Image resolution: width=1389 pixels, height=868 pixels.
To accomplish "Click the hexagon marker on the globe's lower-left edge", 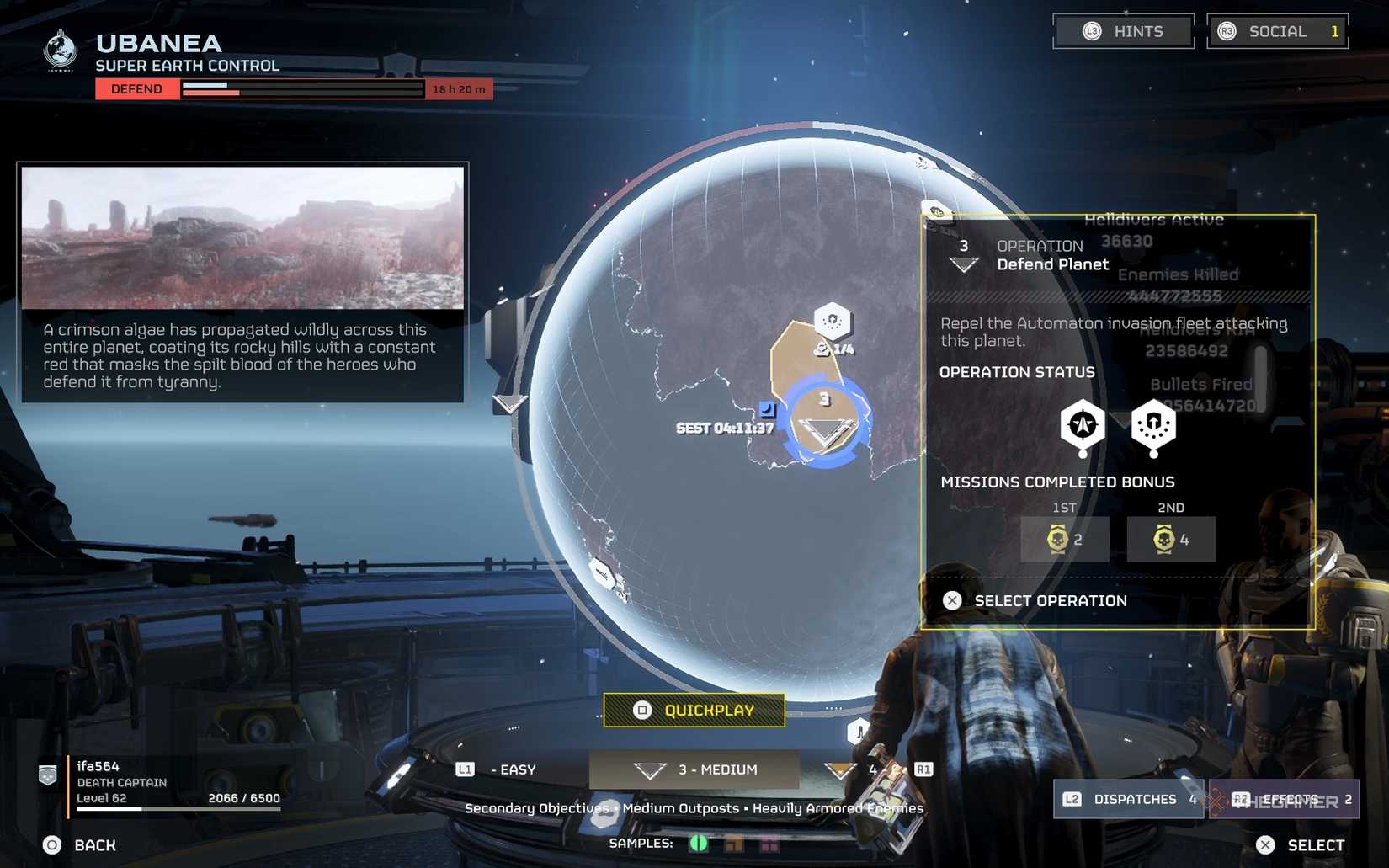I will (602, 573).
